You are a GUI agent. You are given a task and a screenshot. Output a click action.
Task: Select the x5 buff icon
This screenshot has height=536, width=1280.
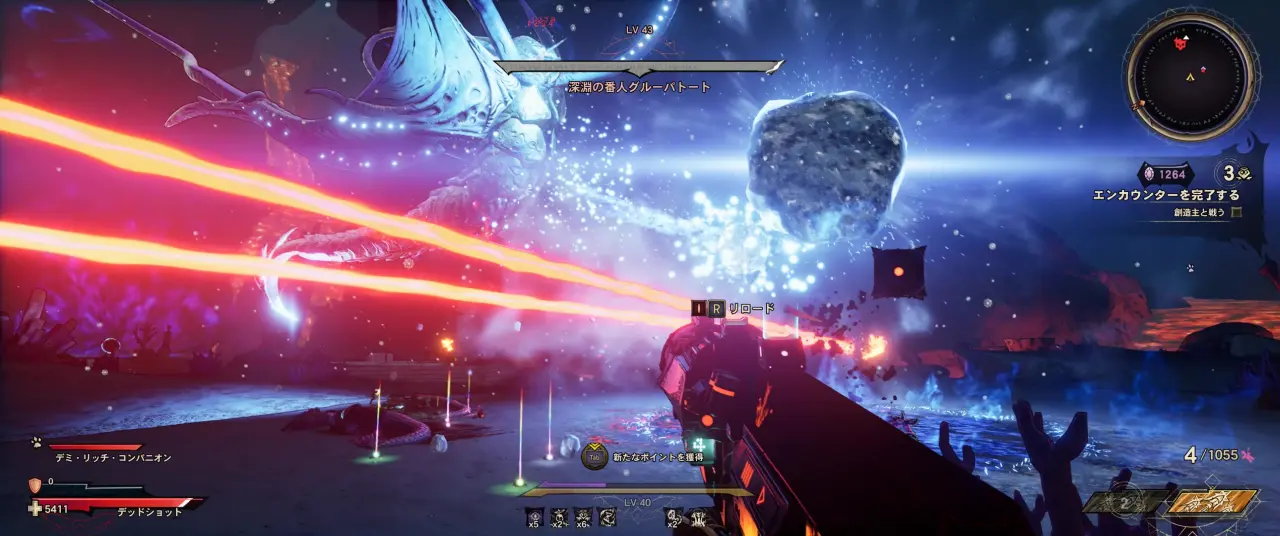point(534,516)
